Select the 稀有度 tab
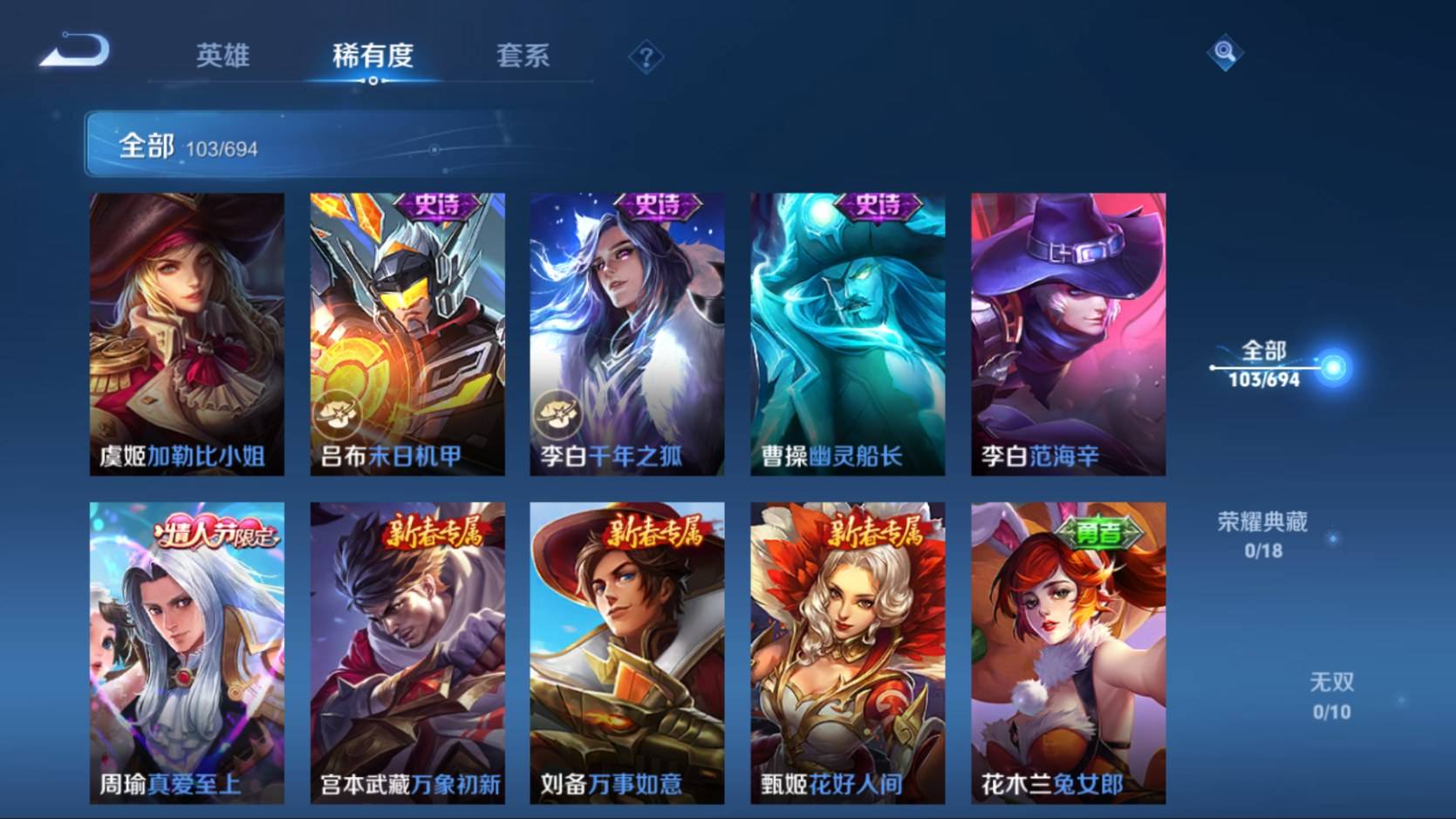1456x819 pixels. (x=373, y=56)
